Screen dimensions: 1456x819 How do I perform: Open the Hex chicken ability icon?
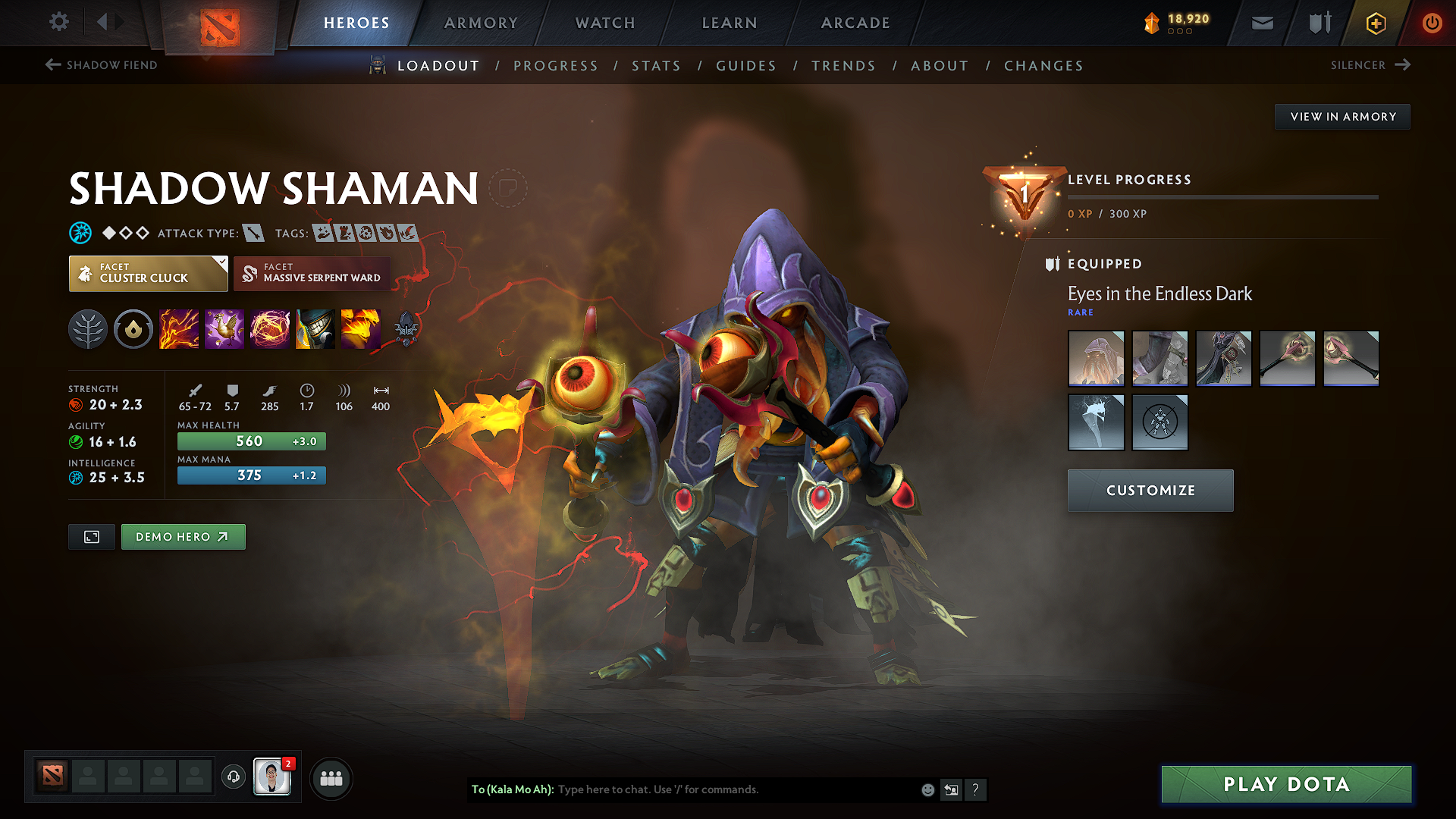(224, 328)
